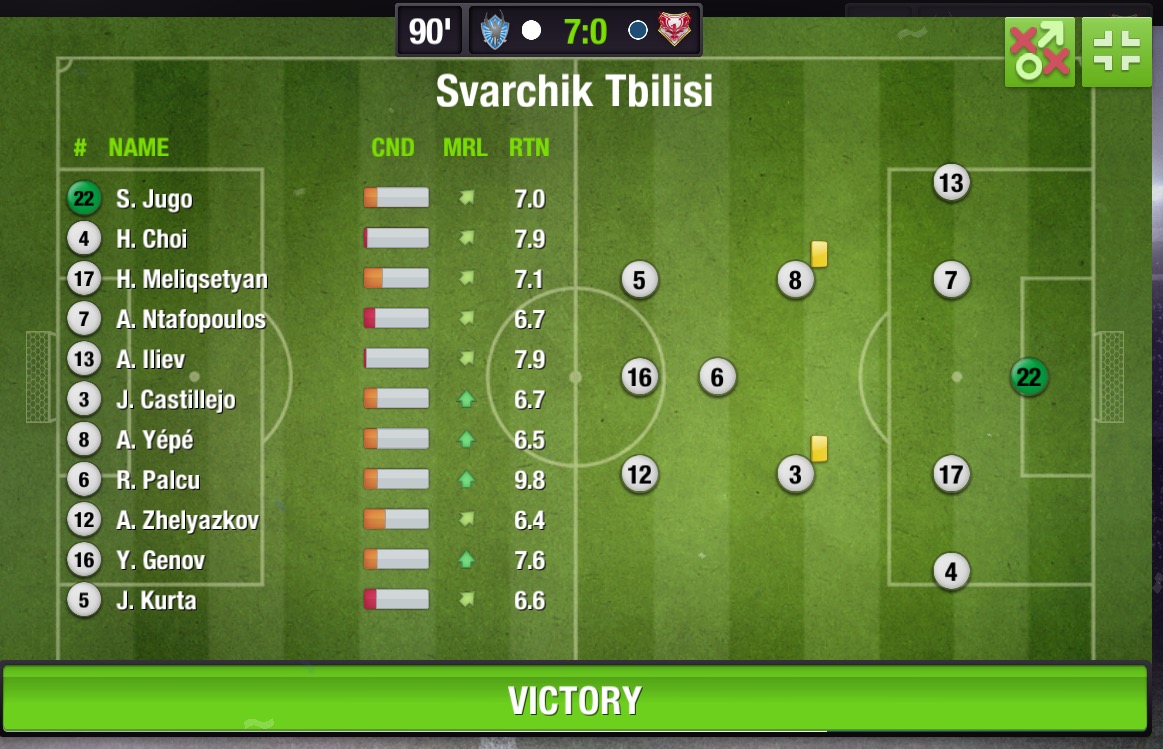
Task: Select H. Choi row
Action: [x=151, y=239]
